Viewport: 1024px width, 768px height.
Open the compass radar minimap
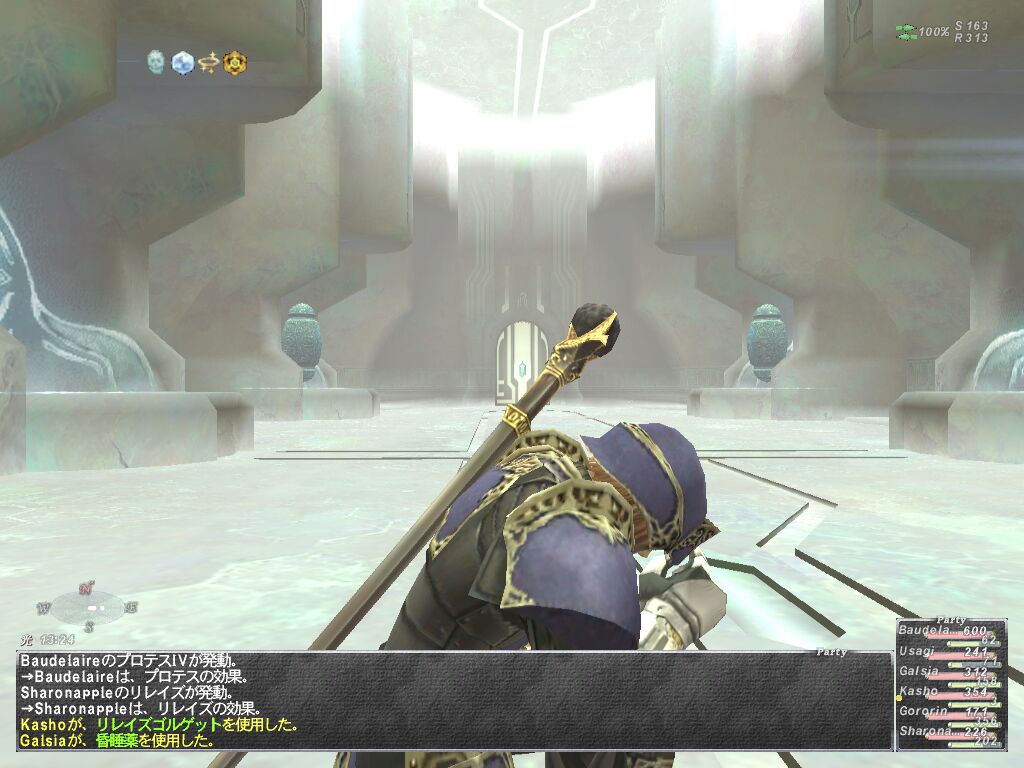click(x=90, y=606)
